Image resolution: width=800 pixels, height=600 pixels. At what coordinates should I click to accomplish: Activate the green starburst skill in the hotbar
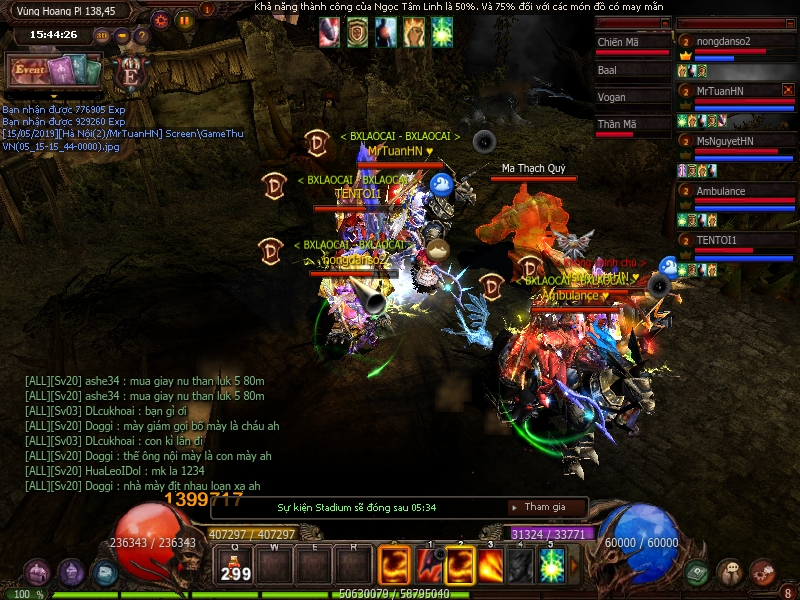pyautogui.click(x=552, y=566)
